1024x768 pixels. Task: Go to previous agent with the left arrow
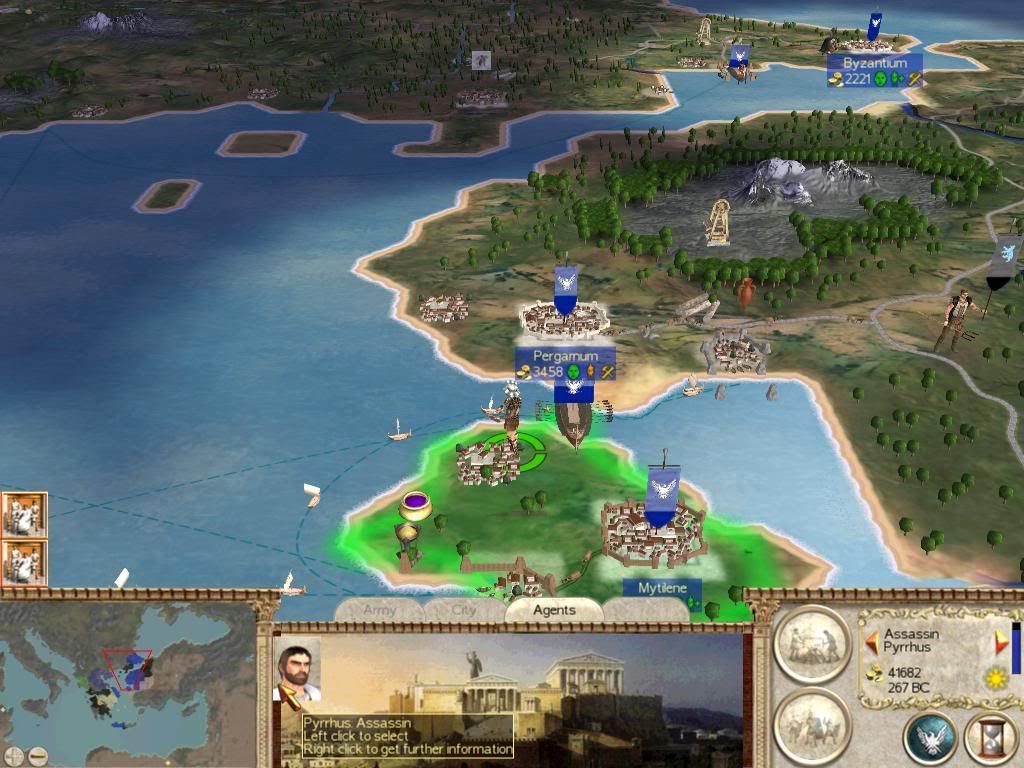click(x=872, y=640)
